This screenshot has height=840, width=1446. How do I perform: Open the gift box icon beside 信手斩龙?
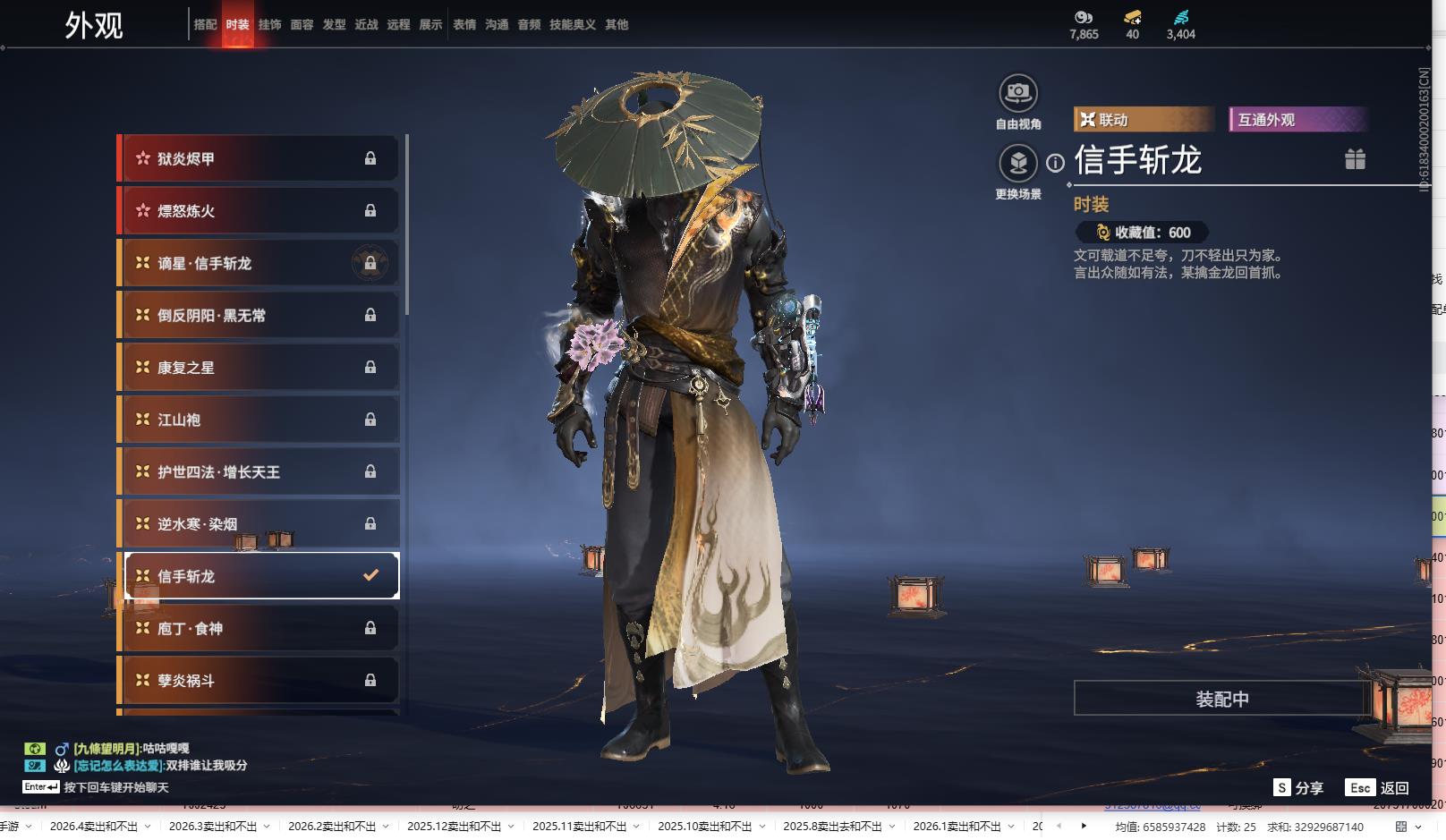1355,160
